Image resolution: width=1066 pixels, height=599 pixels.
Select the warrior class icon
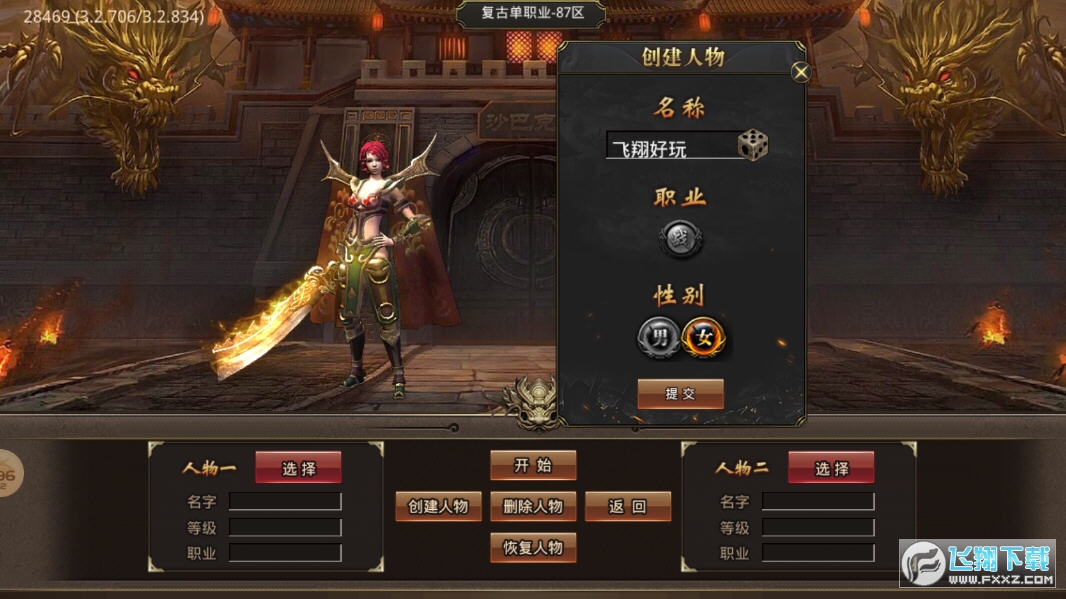click(x=681, y=239)
